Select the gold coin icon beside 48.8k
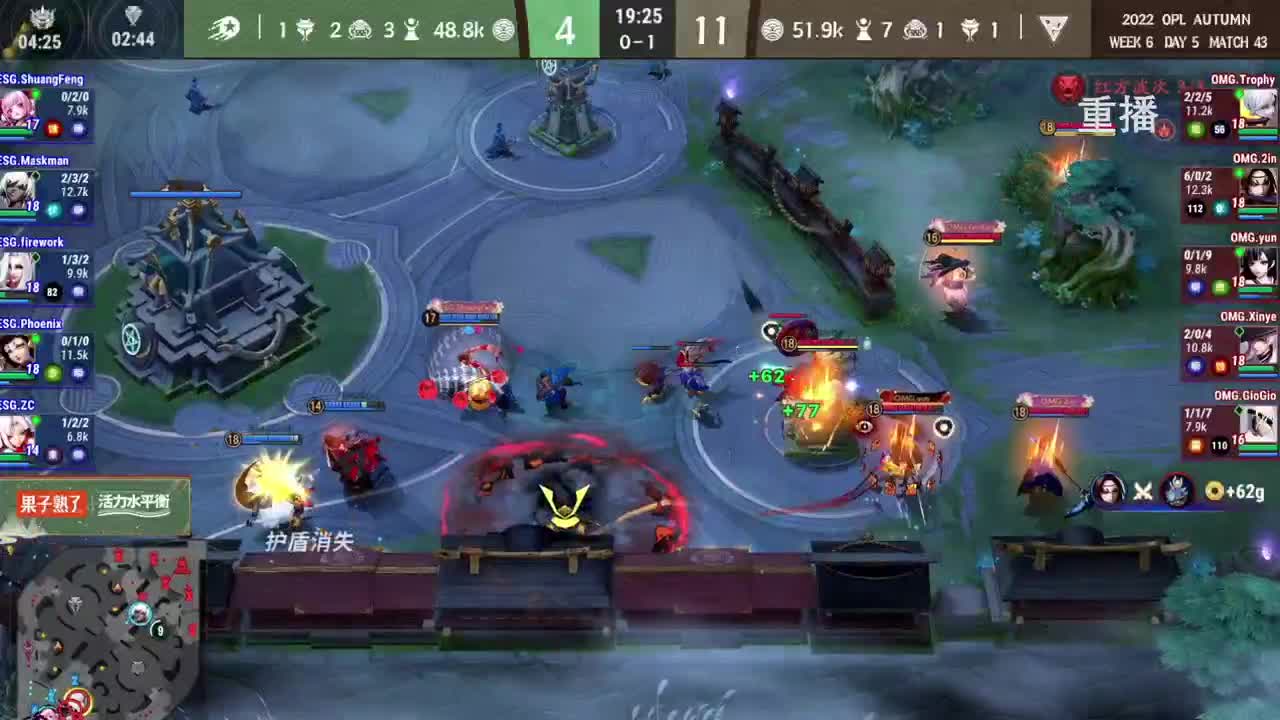1280x720 pixels. 502,30
